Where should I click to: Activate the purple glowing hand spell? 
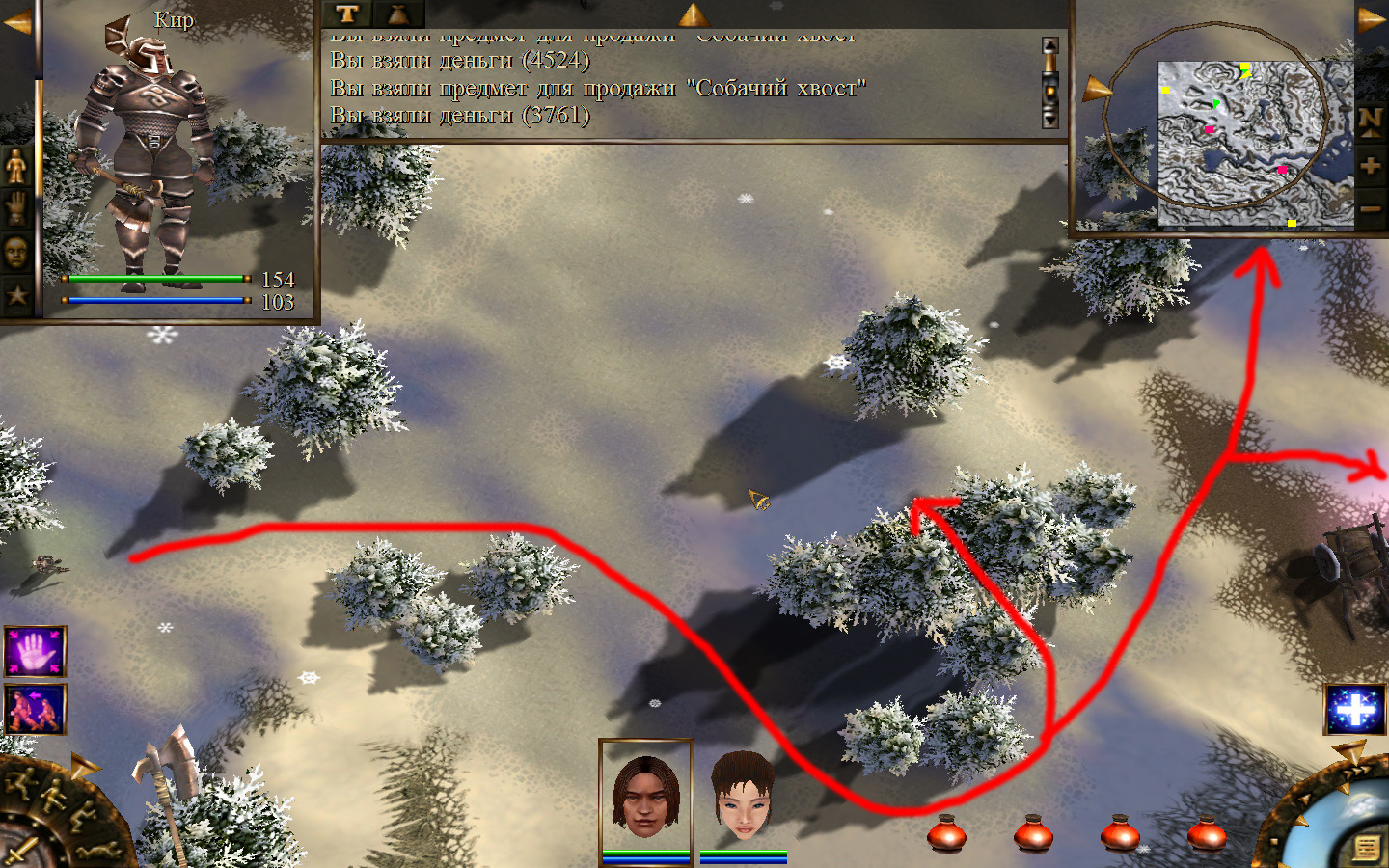click(36, 652)
